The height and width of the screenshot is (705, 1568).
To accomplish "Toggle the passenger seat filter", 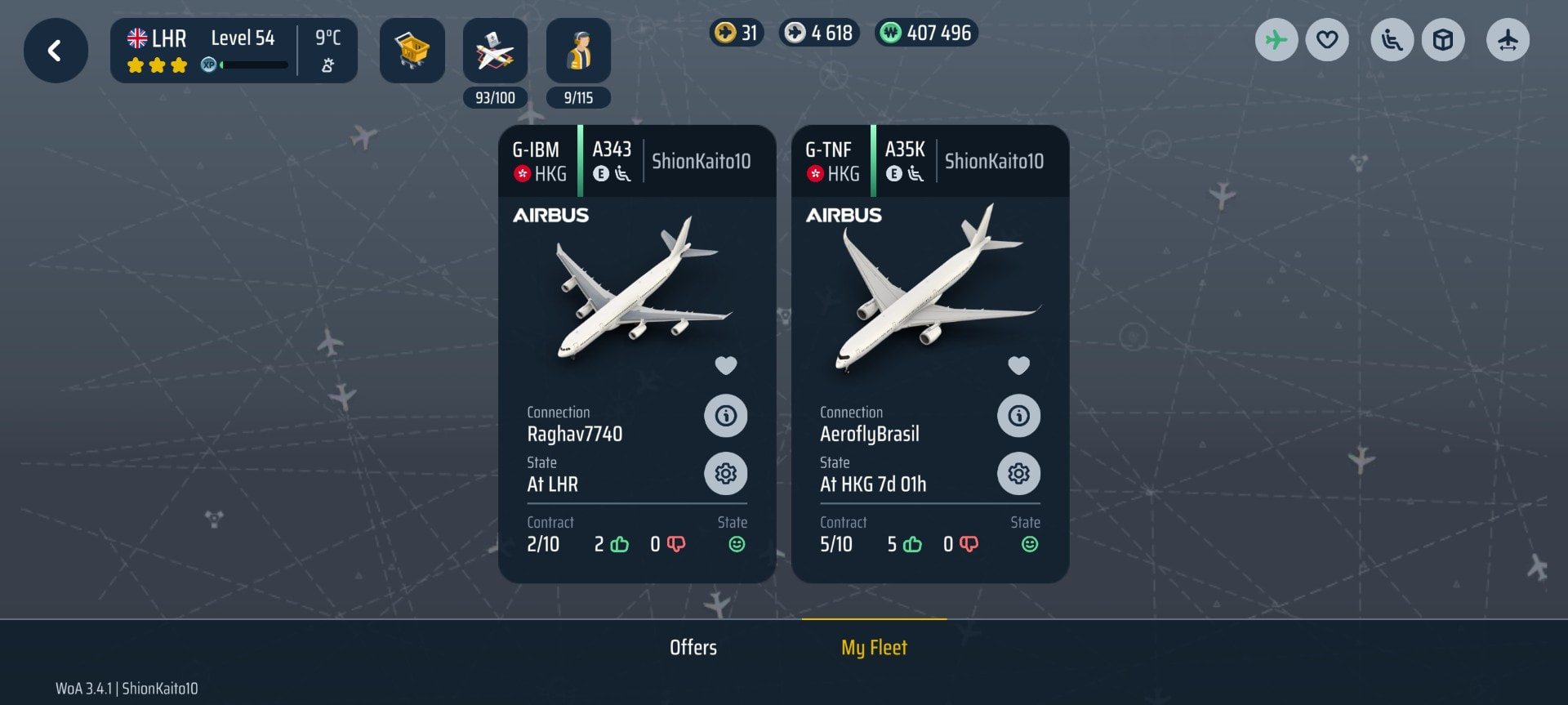I will [x=1392, y=40].
